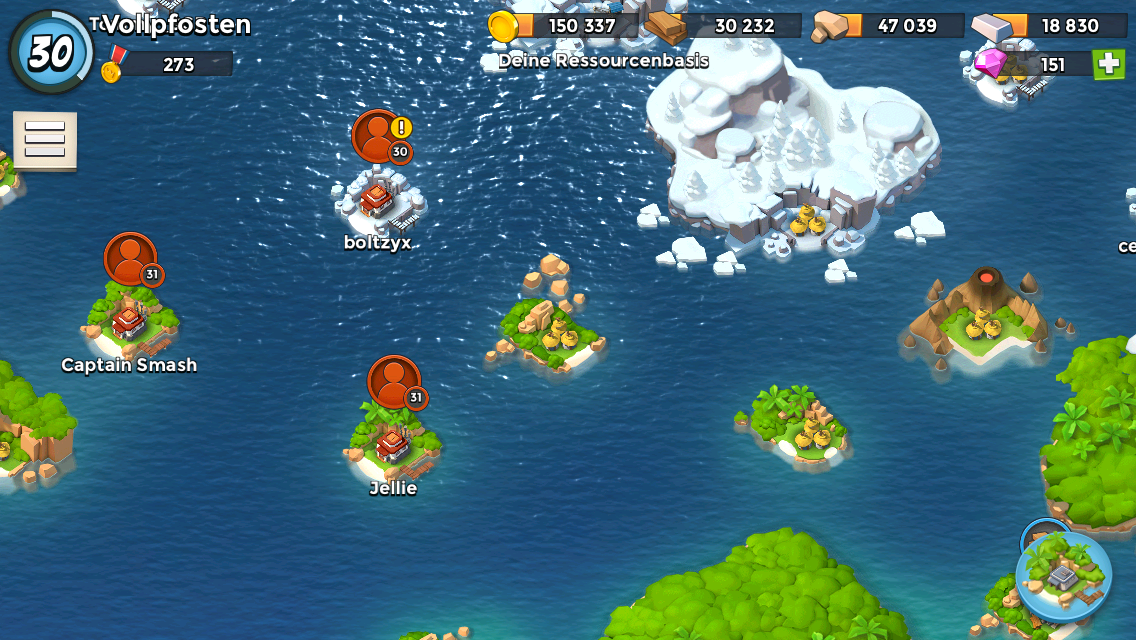Select Jellie's enemy base marker
1136x640 pixels.
pyautogui.click(x=394, y=382)
